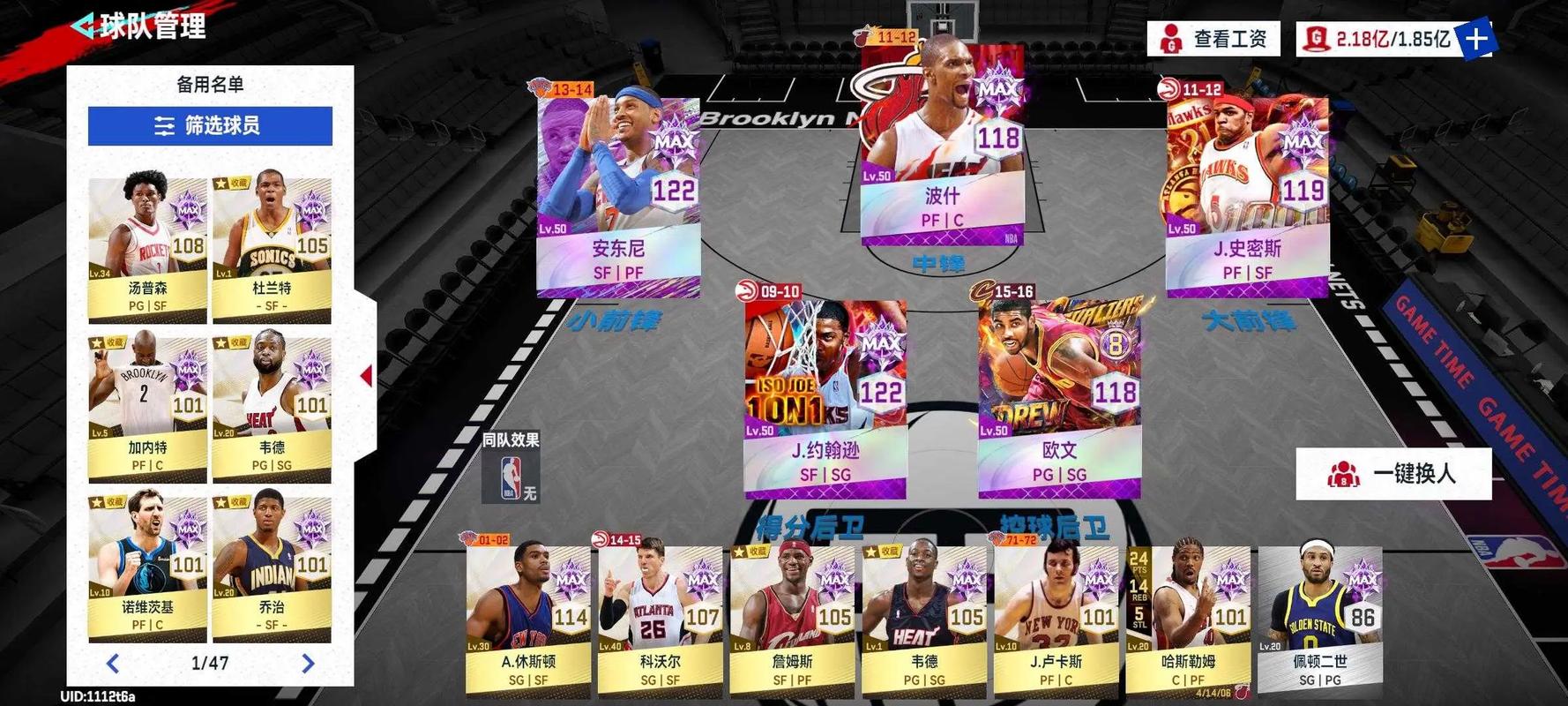The width and height of the screenshot is (1568, 706).
Task: Choose the J.史密斯 power forward card
Action: [x=1247, y=196]
